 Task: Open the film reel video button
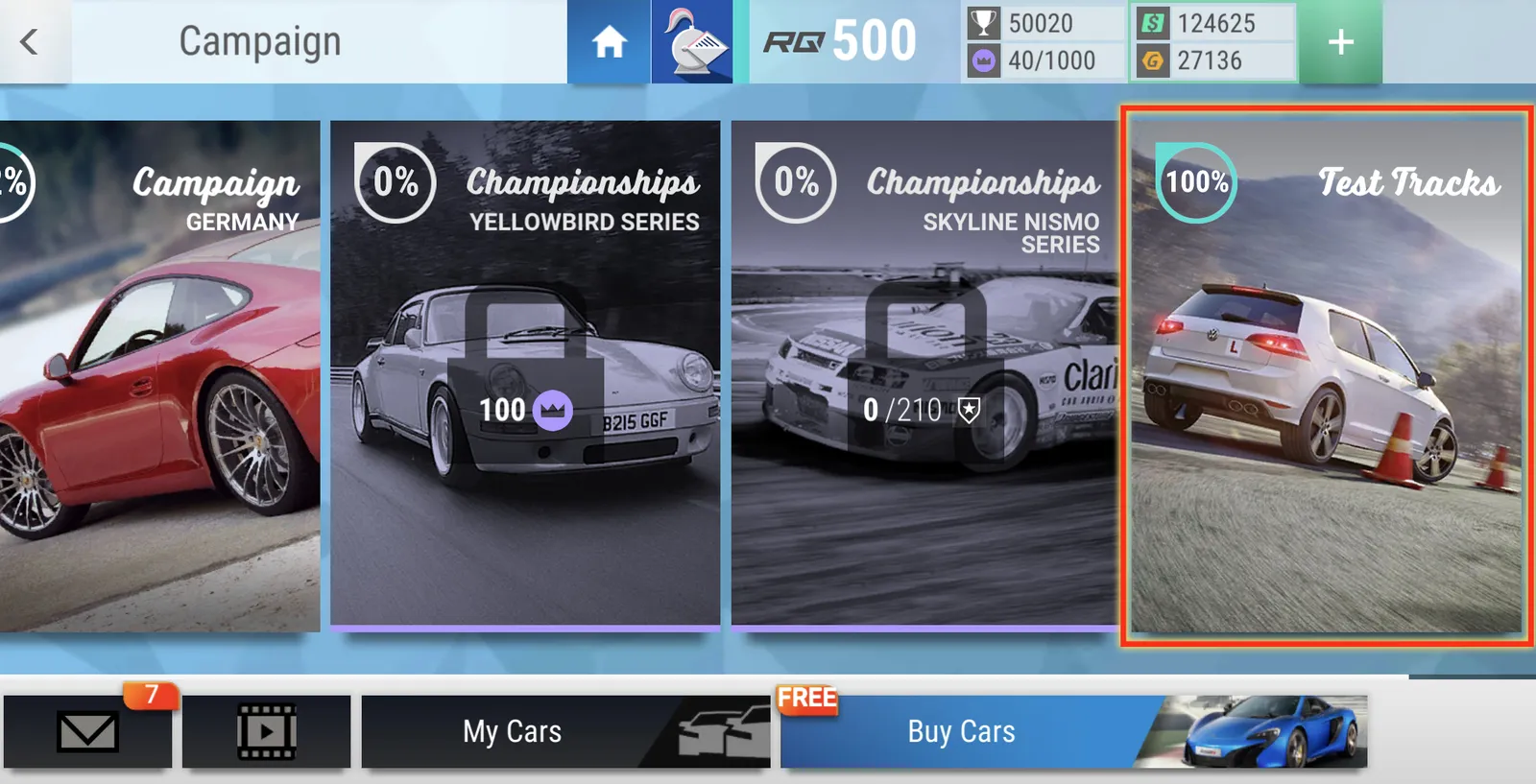click(266, 731)
